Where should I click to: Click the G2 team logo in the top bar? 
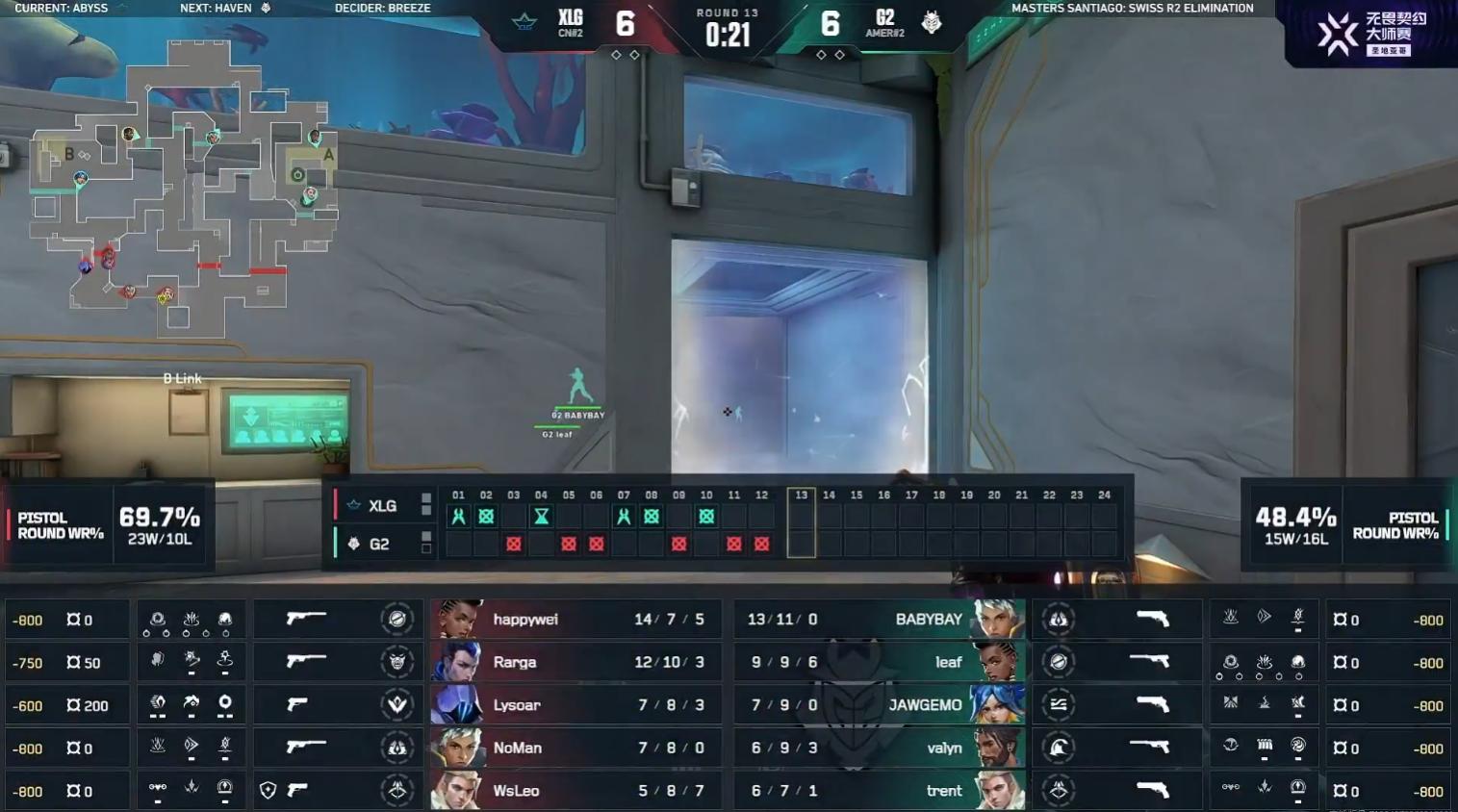[x=931, y=22]
